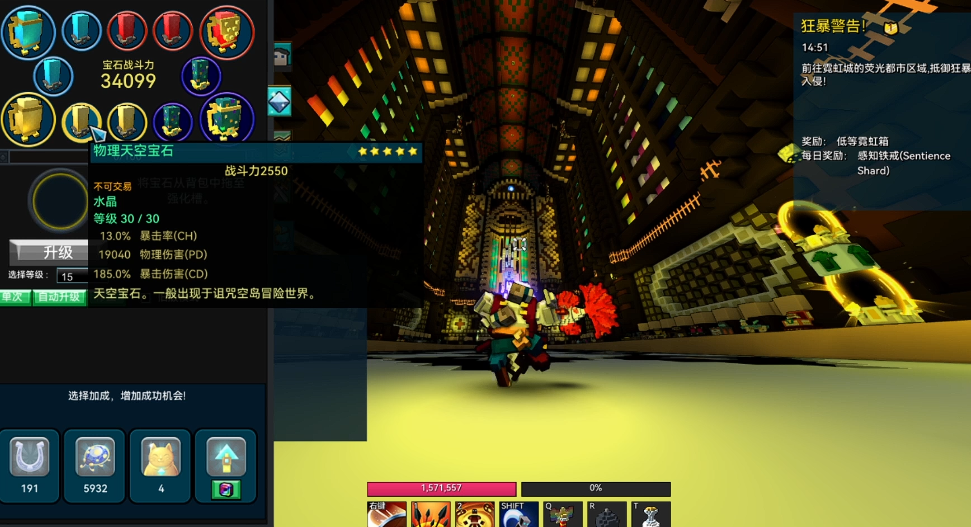Select the blue diamond side tab

click(279, 101)
